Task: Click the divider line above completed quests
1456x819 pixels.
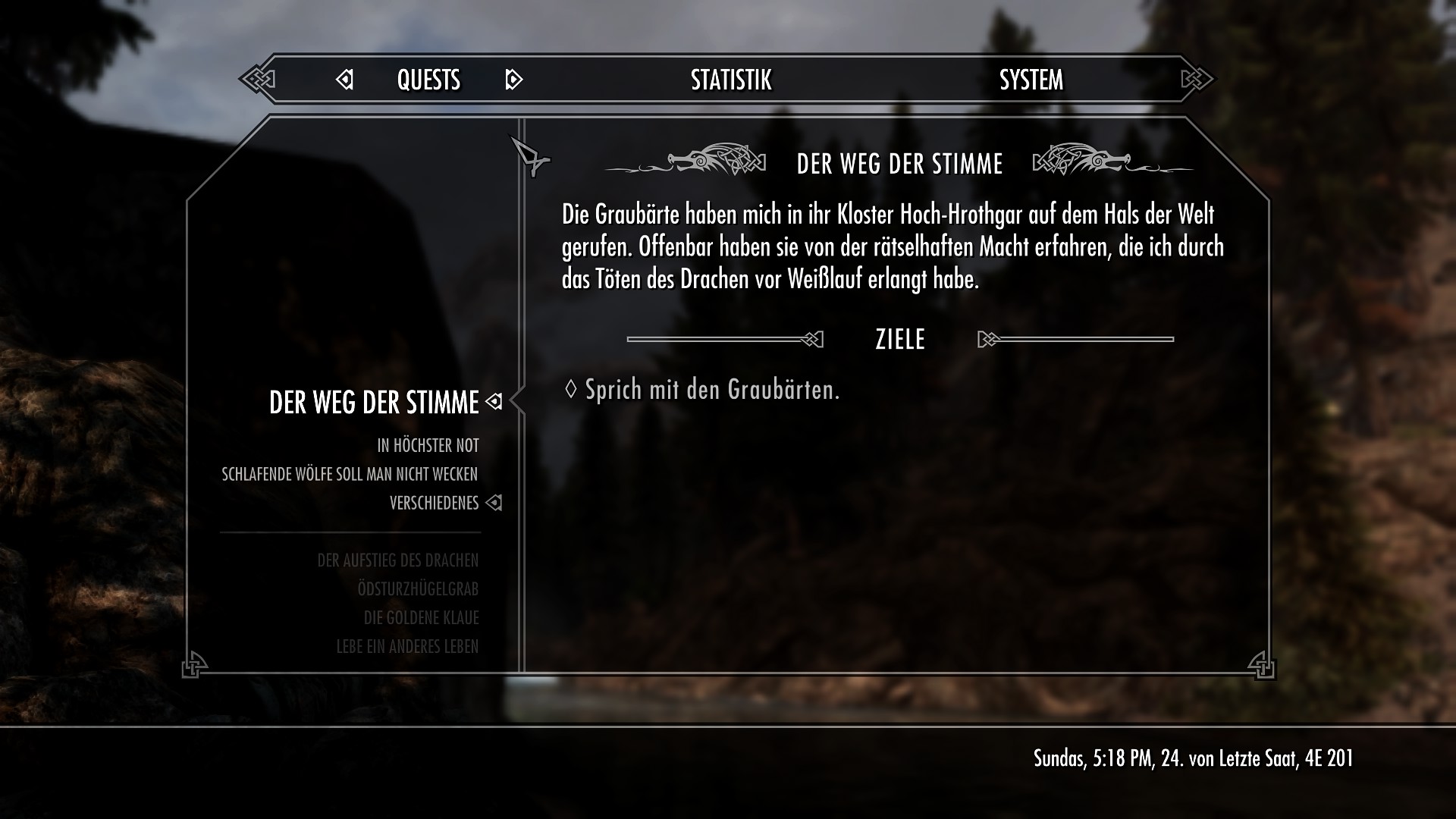Action: [350, 531]
